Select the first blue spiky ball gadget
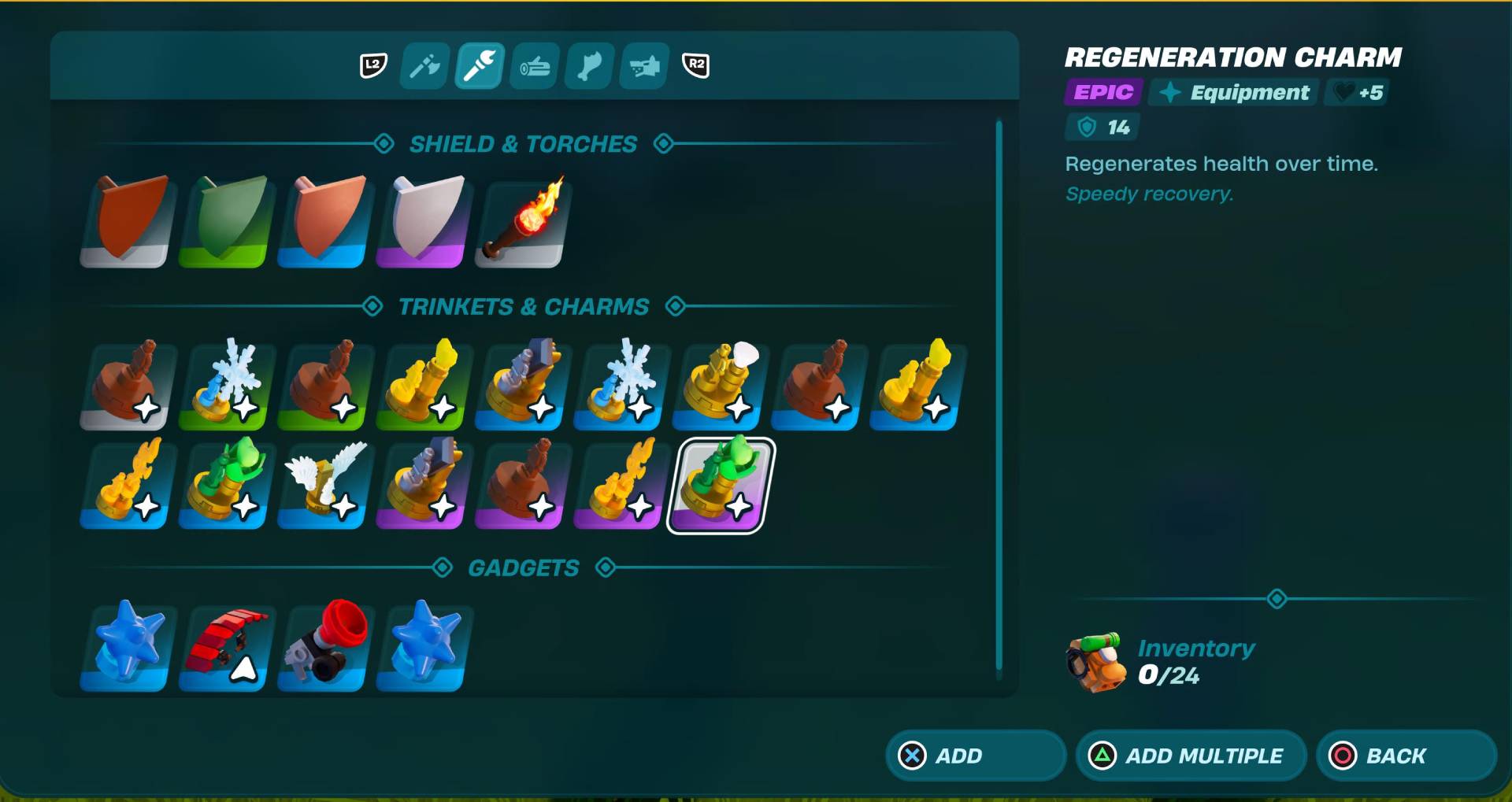Viewport: 1512px width, 802px height. (x=125, y=648)
